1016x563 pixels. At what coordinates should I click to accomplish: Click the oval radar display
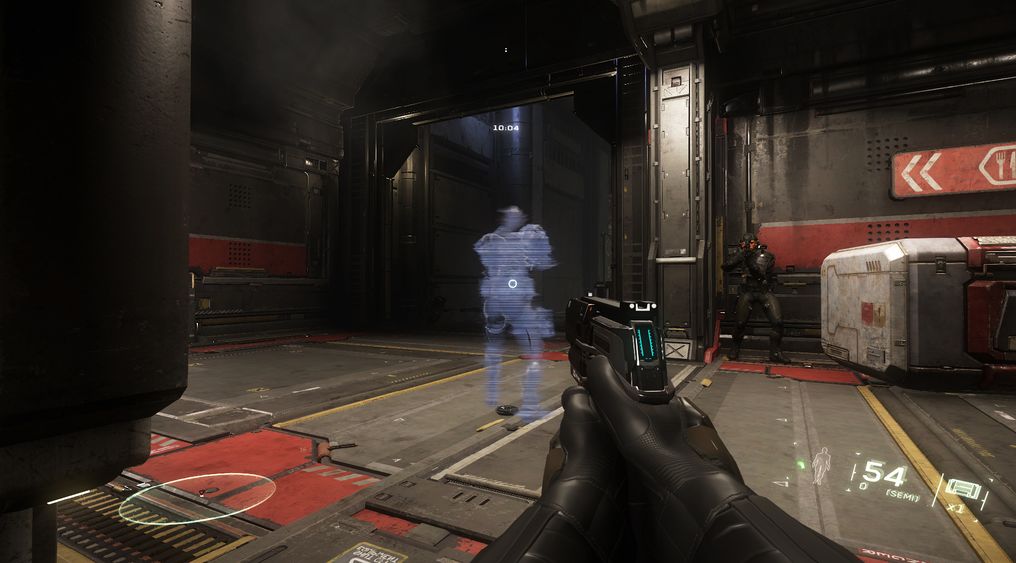(x=197, y=497)
